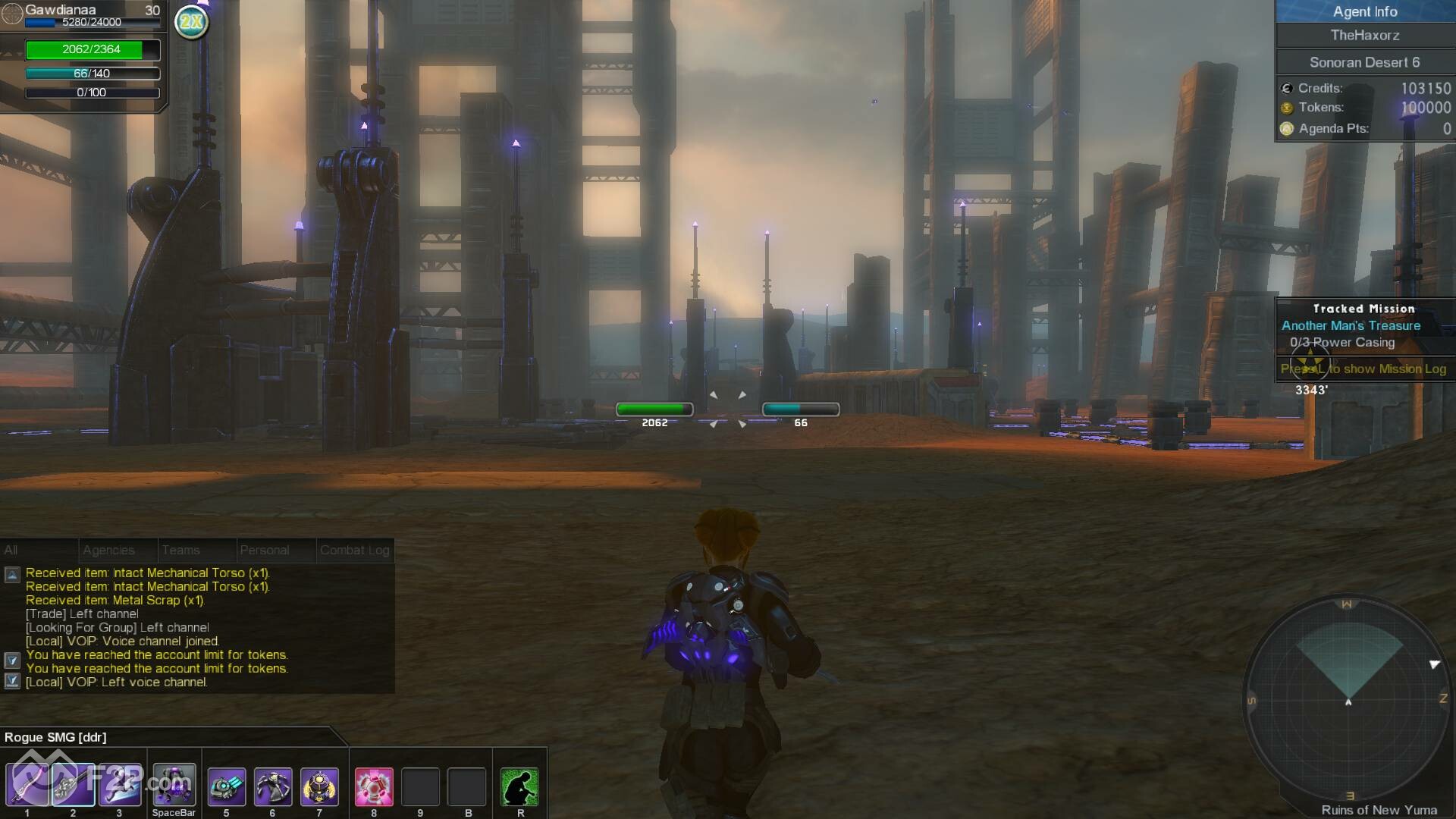
Task: Open the Another Man's Treasure tracked mission
Action: point(1351,325)
